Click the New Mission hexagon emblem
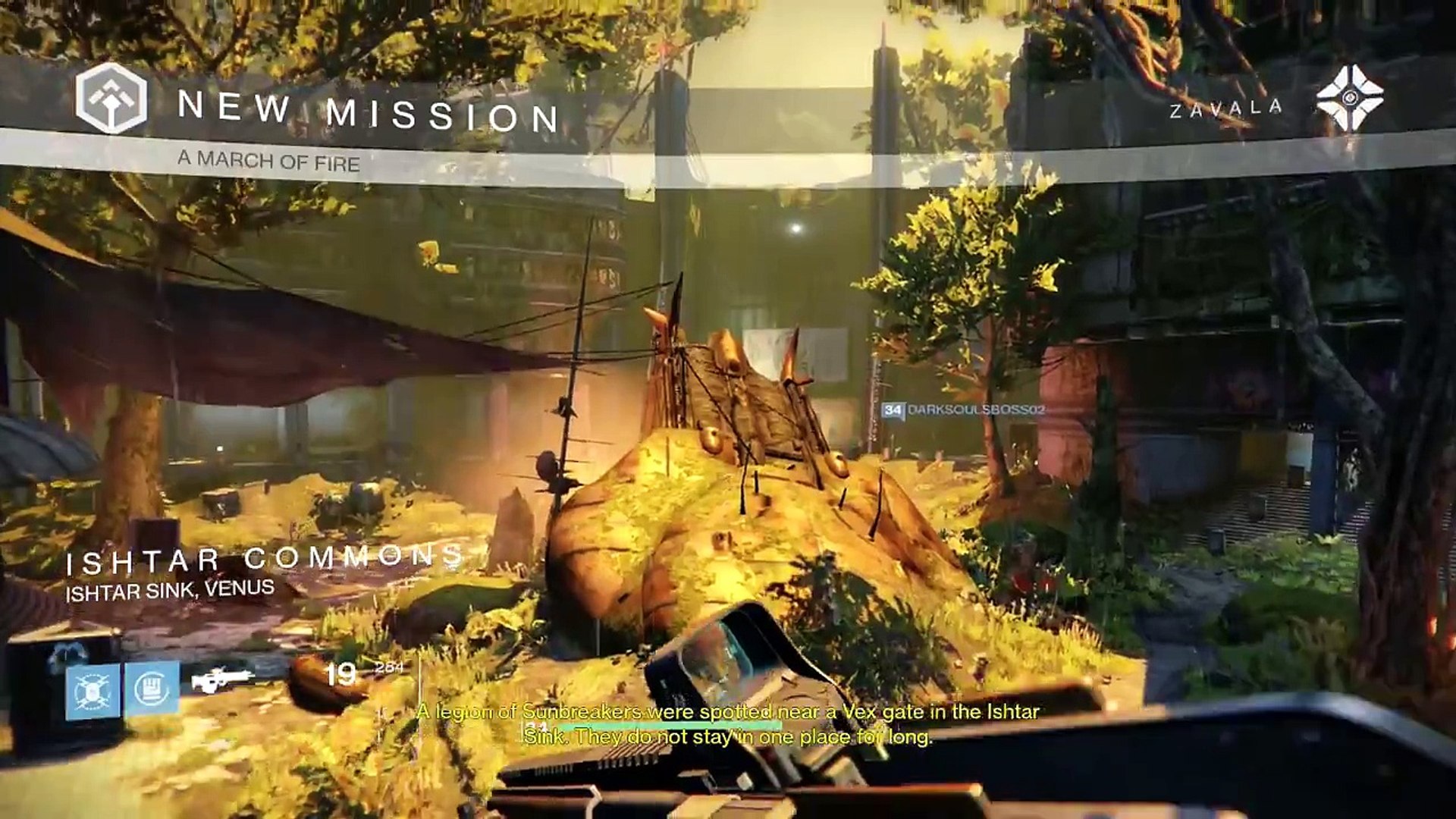The image size is (1456, 819). pyautogui.click(x=111, y=99)
